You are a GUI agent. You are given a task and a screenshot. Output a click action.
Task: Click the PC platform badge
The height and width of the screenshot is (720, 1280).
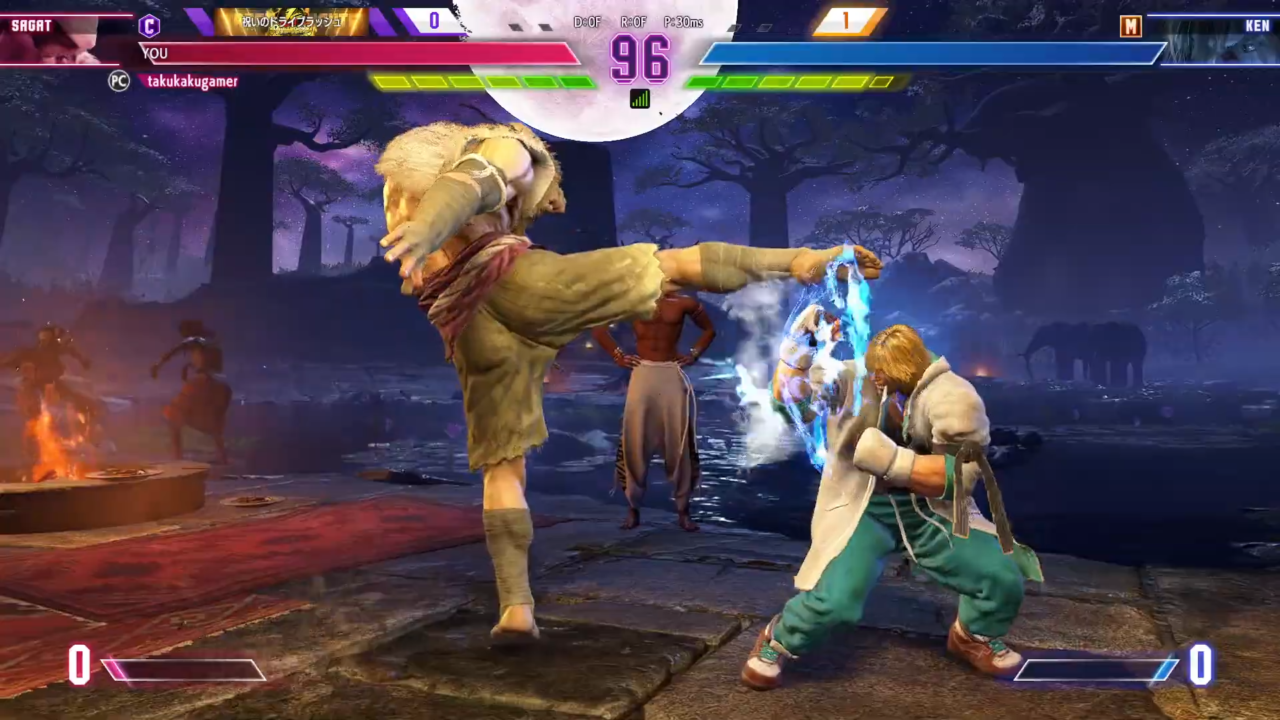(x=119, y=81)
